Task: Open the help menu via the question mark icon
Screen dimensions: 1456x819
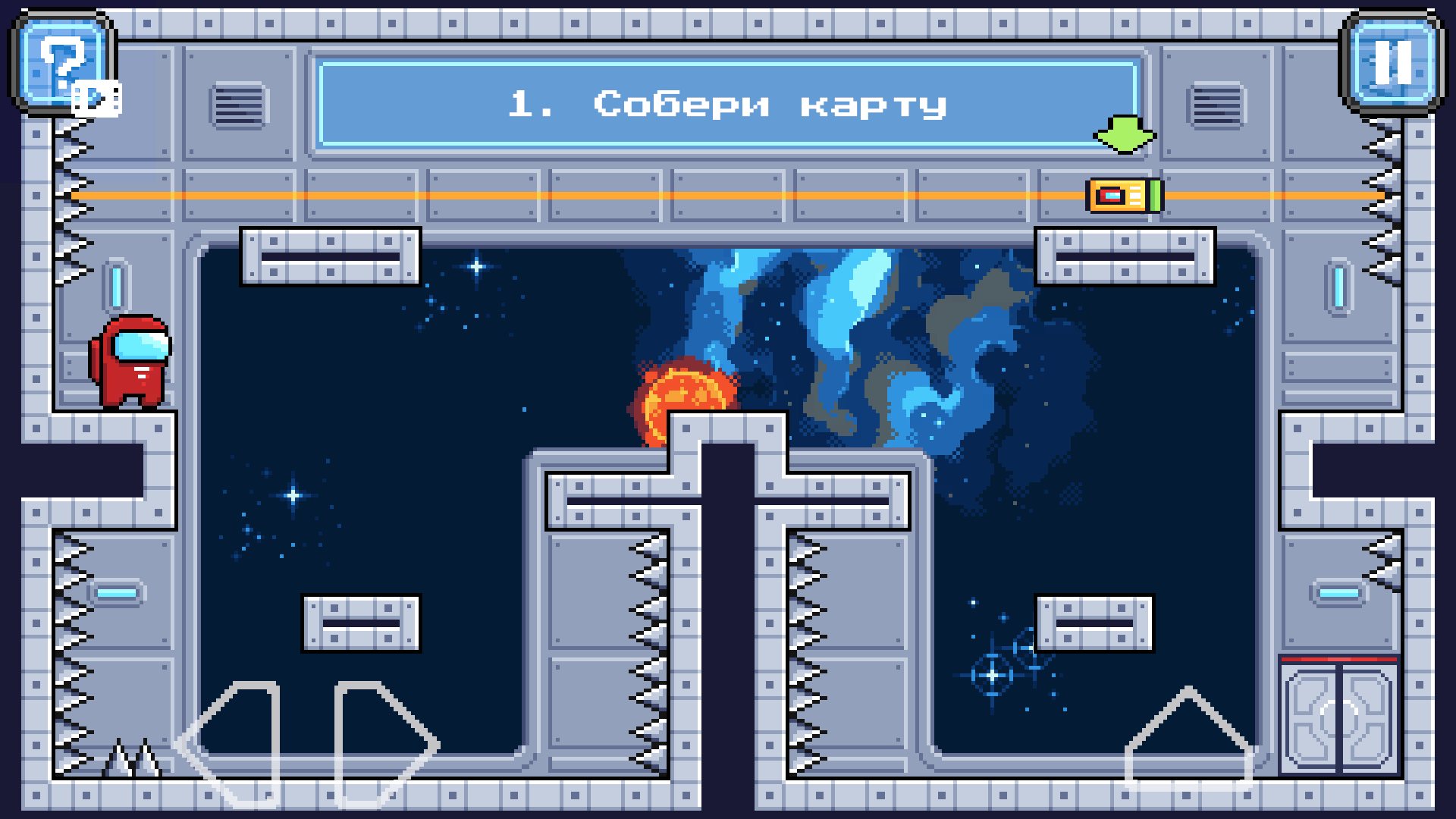Action: pyautogui.click(x=62, y=61)
